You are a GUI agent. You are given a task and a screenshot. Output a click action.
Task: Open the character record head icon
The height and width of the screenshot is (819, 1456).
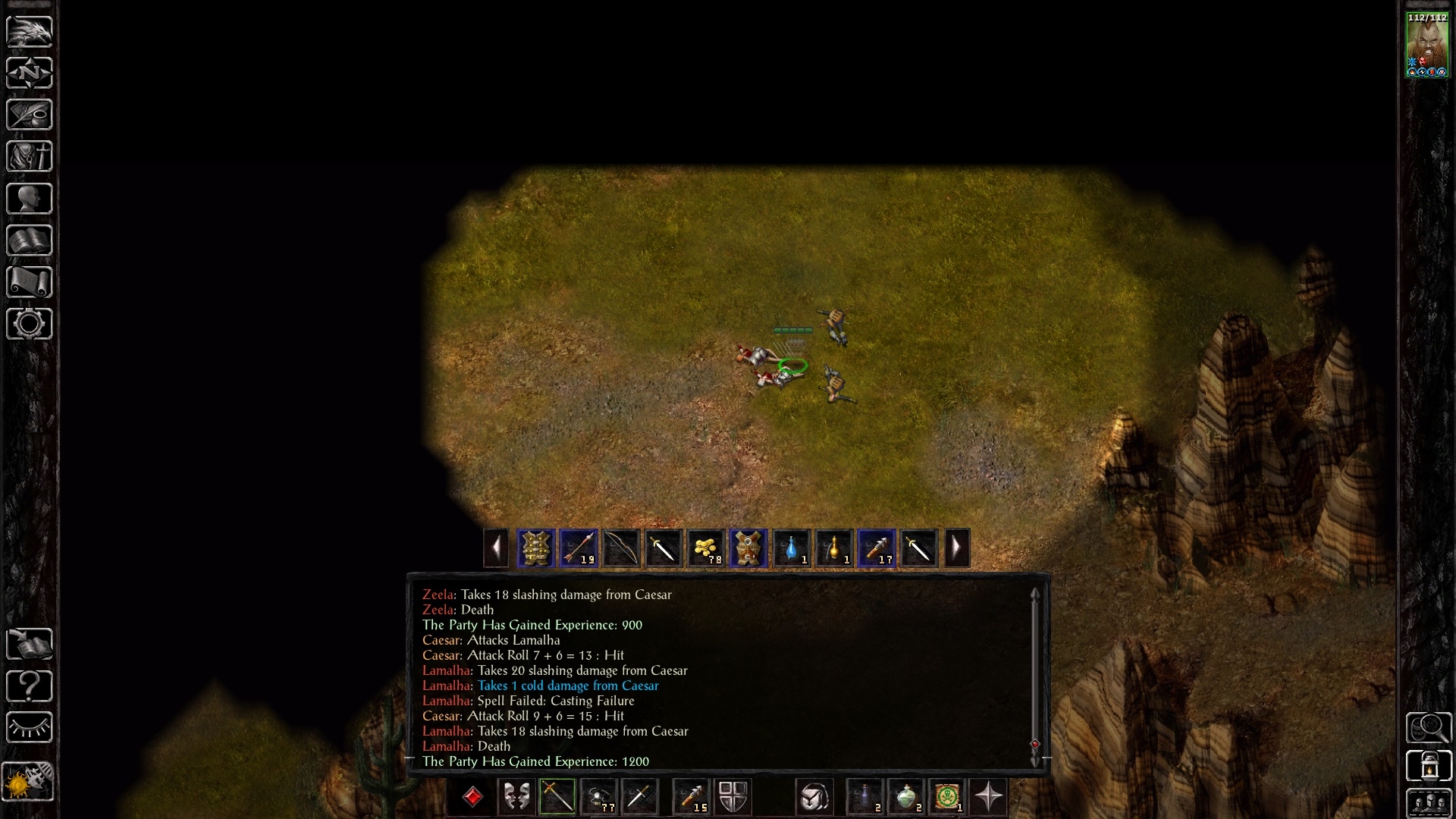(30, 199)
